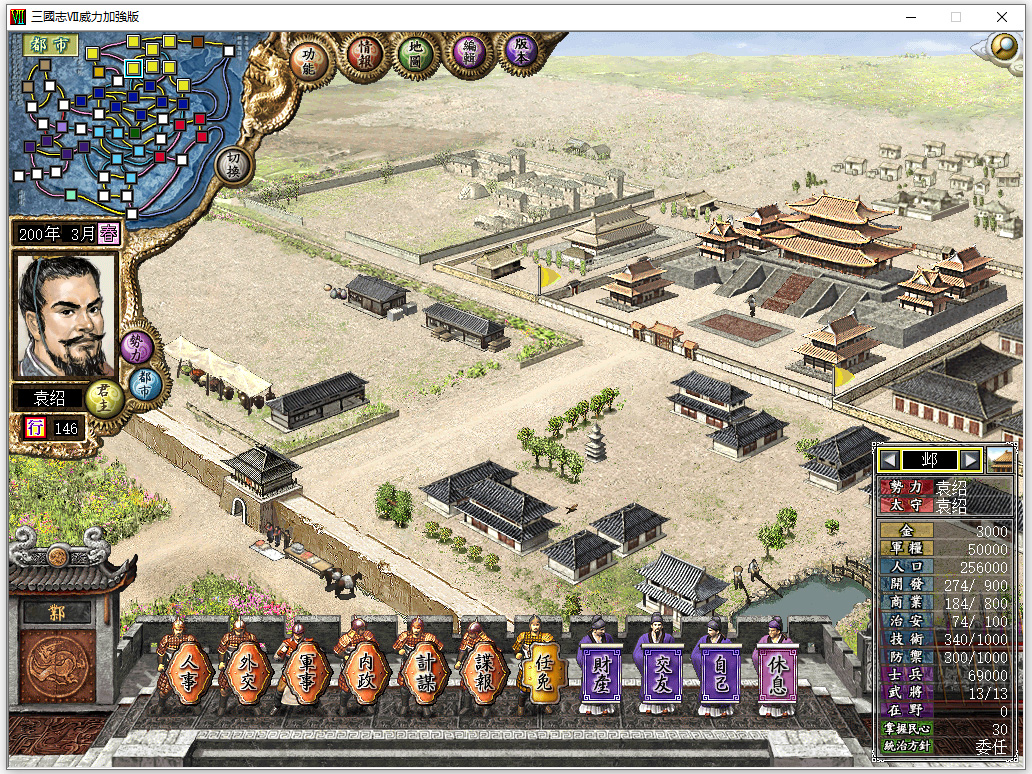This screenshot has width=1032, height=774.
Task: Open the purple 勢力 (Faction) orb
Action: (137, 346)
